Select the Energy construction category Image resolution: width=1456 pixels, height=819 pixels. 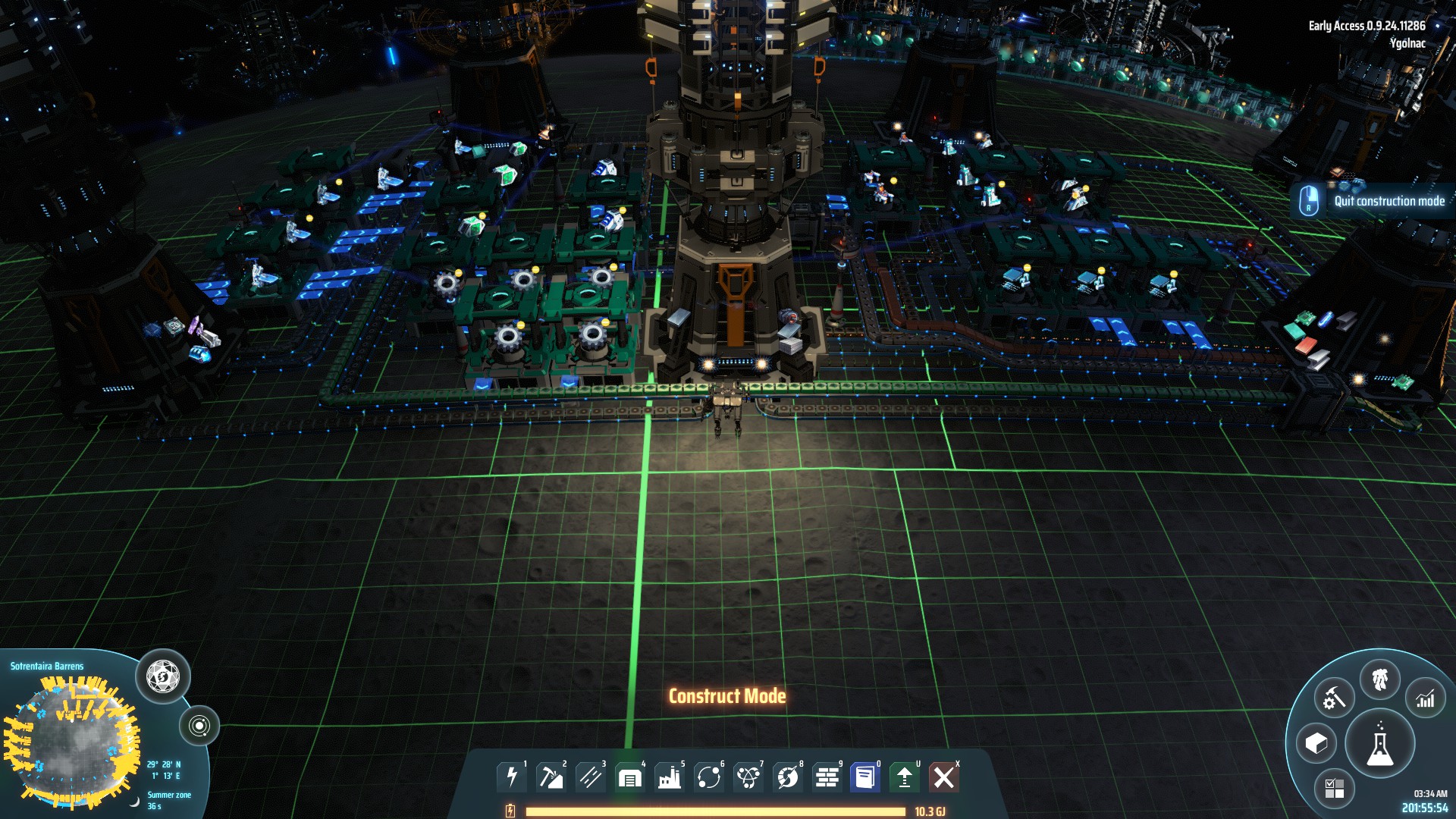click(x=512, y=776)
